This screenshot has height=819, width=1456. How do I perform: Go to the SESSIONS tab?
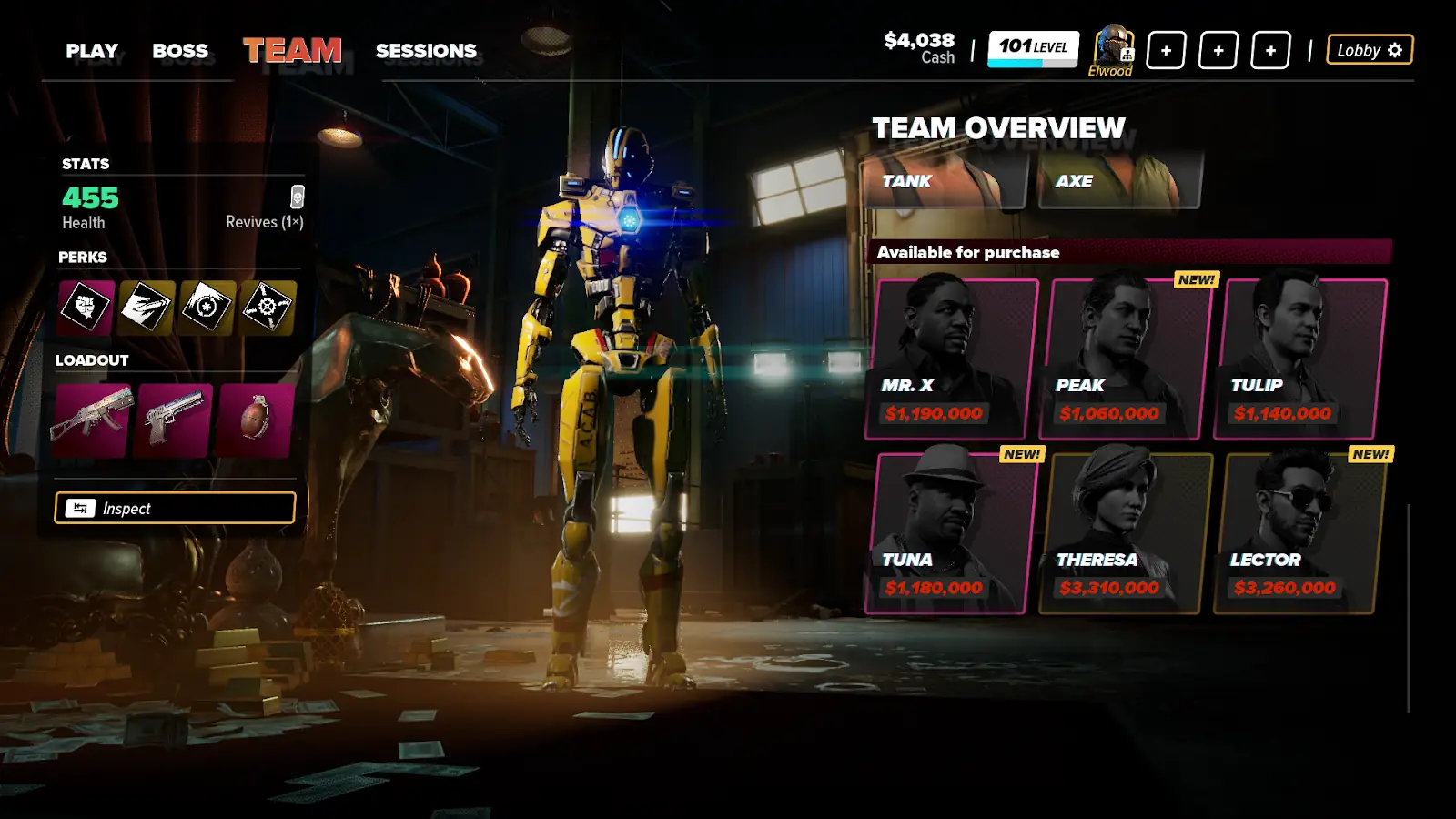pyautogui.click(x=426, y=51)
